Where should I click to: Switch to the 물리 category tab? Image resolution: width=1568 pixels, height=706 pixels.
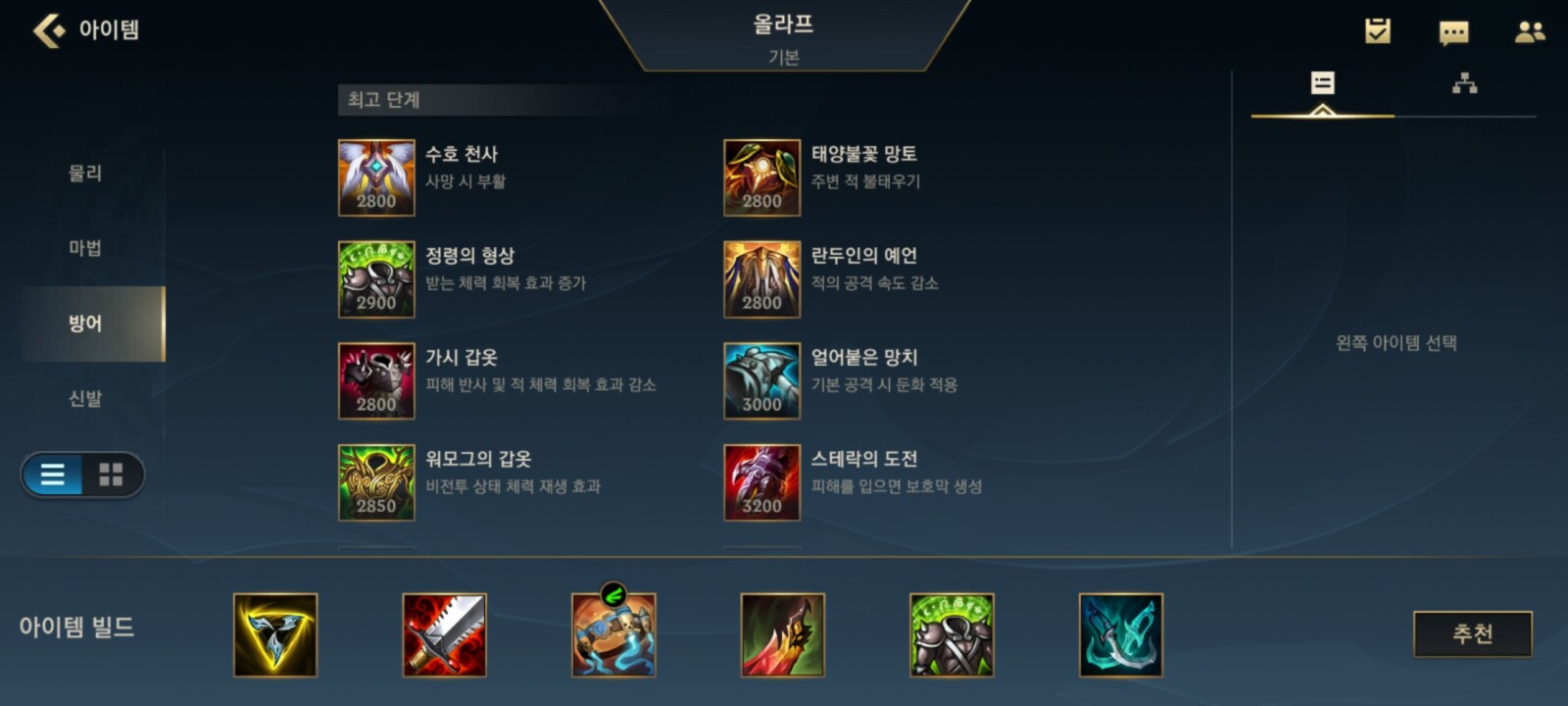point(85,174)
